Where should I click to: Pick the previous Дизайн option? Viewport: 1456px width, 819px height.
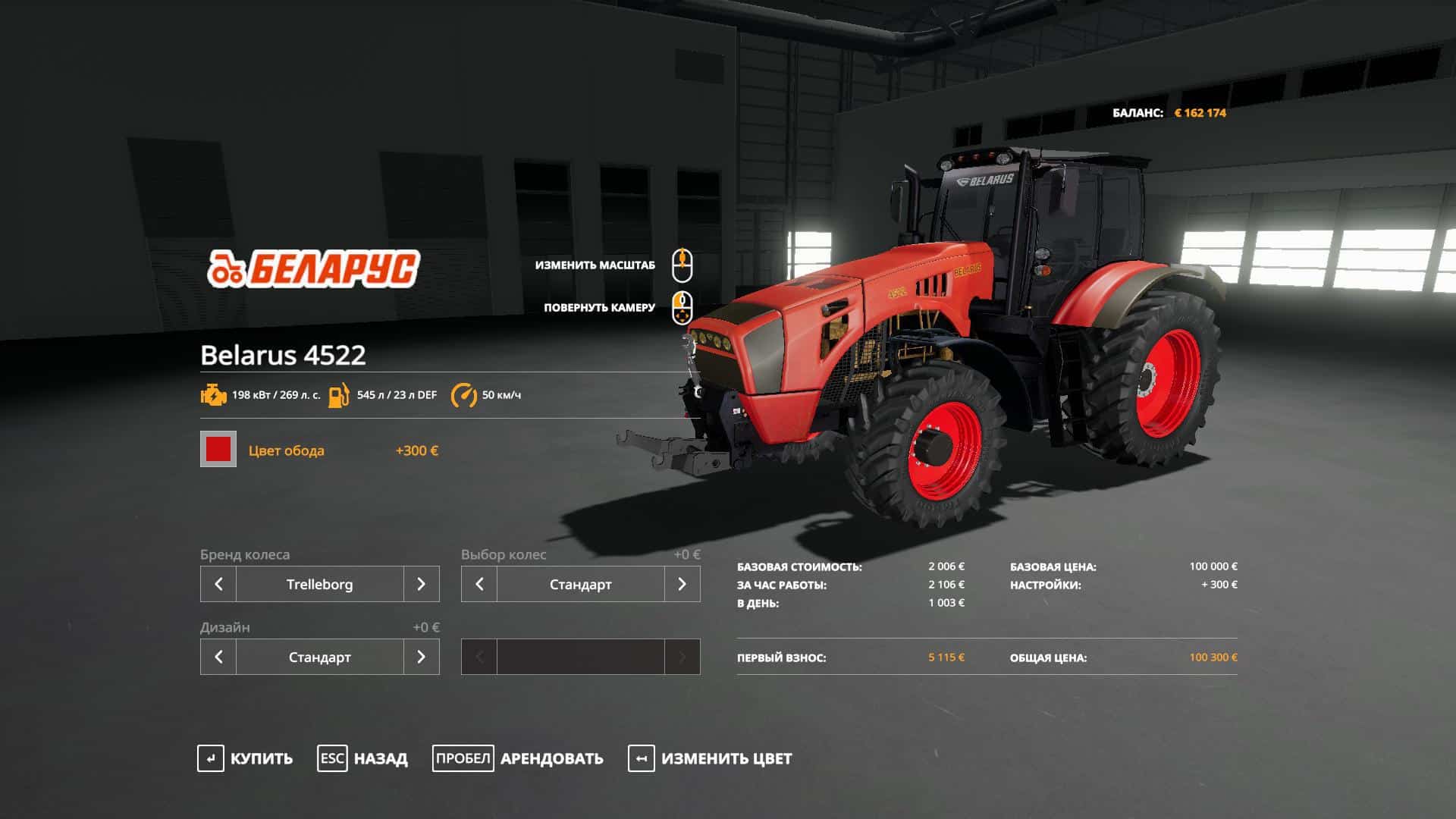tap(218, 657)
